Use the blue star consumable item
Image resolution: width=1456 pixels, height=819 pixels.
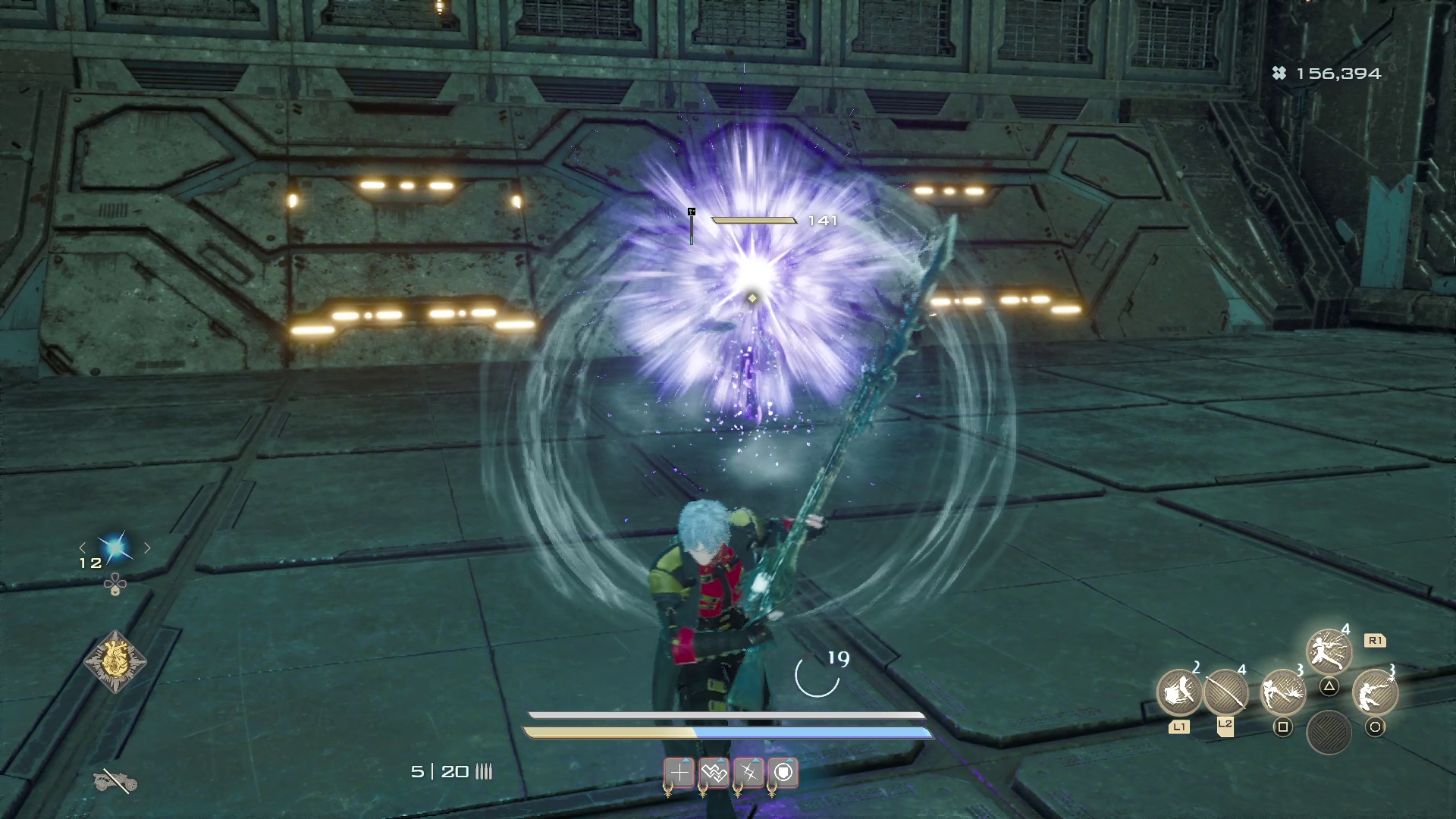point(115,548)
